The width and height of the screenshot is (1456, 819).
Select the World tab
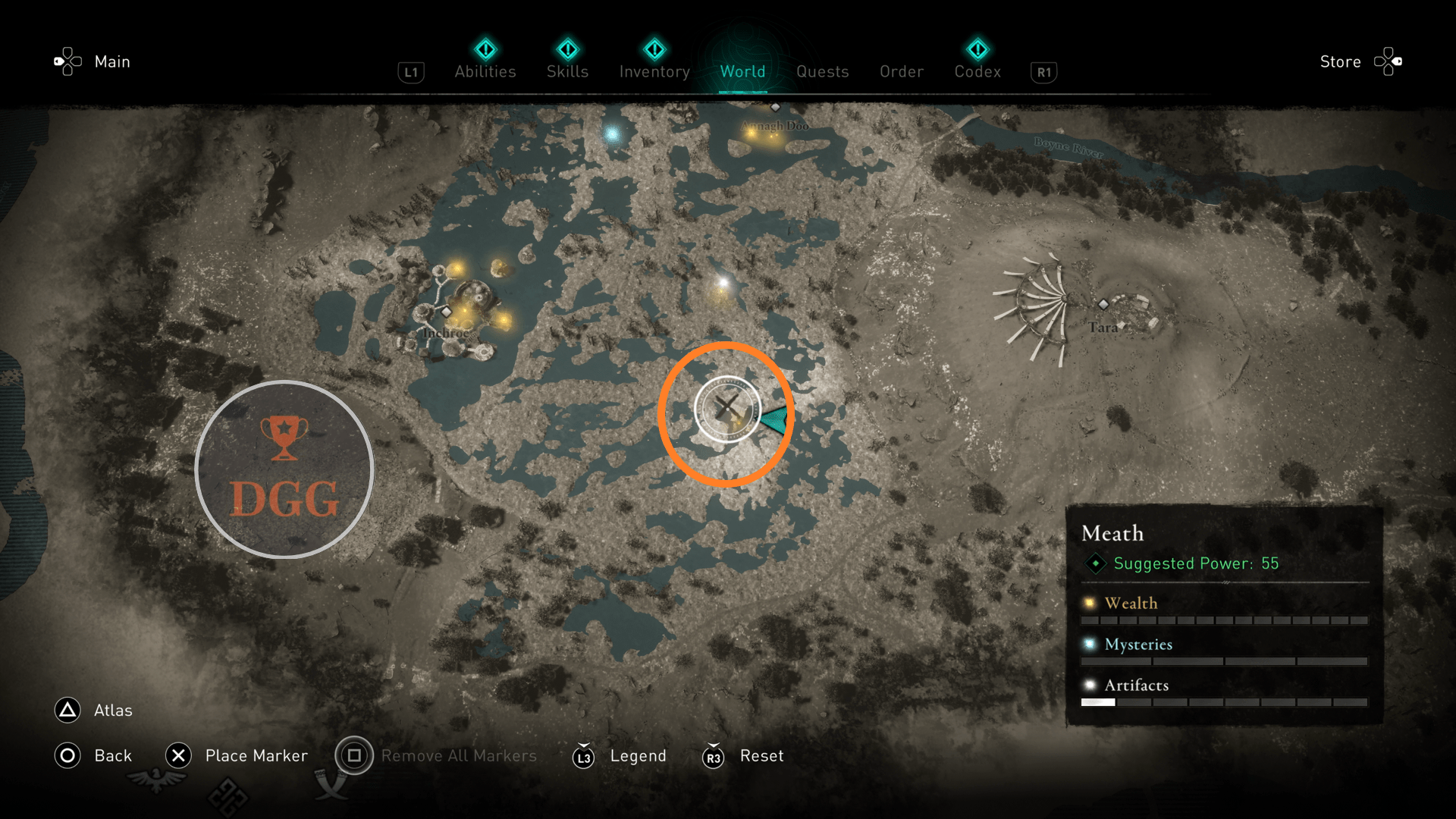[x=742, y=71]
